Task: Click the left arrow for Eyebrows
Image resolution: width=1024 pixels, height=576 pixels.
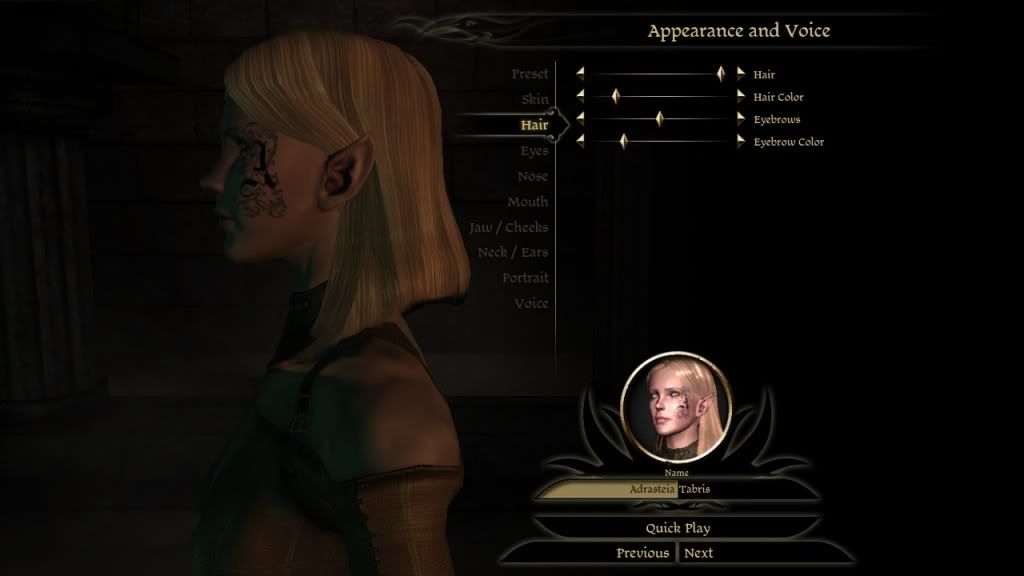Action: [x=579, y=119]
